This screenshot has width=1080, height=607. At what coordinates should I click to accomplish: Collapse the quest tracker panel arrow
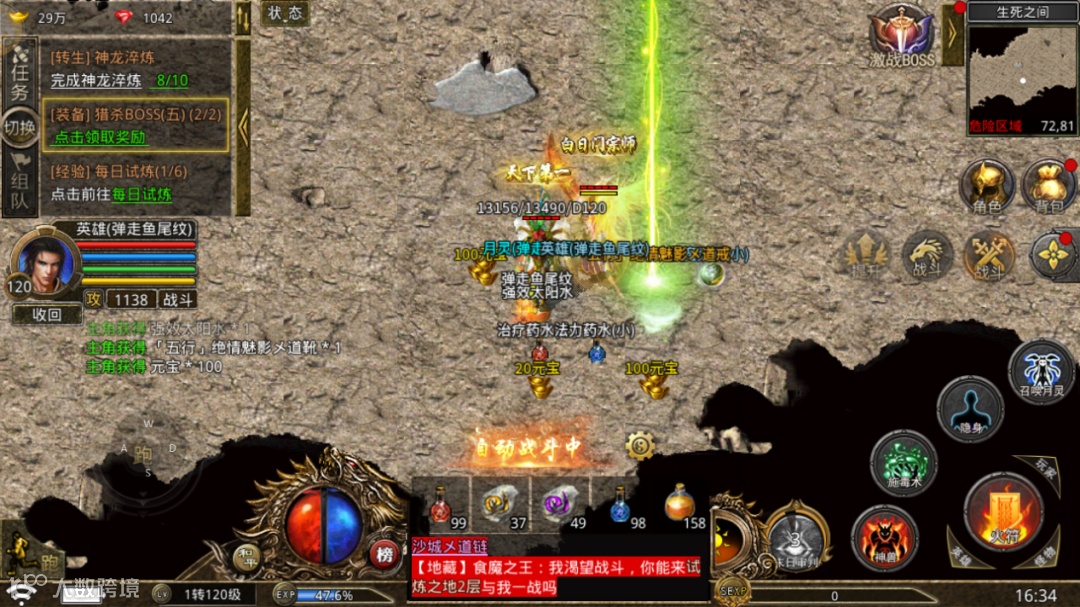[242, 125]
